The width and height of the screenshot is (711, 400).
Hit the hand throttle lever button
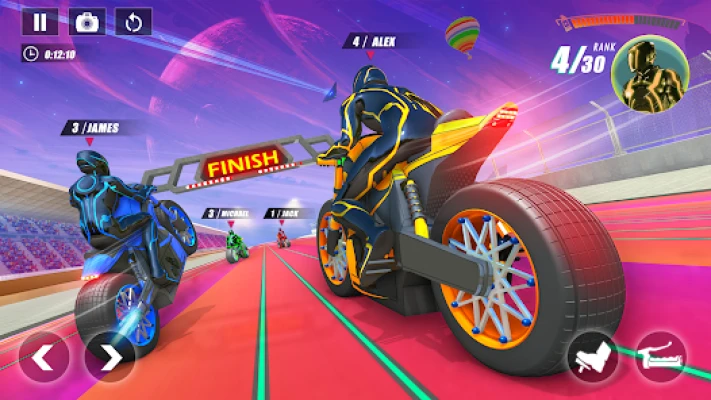(x=661, y=356)
